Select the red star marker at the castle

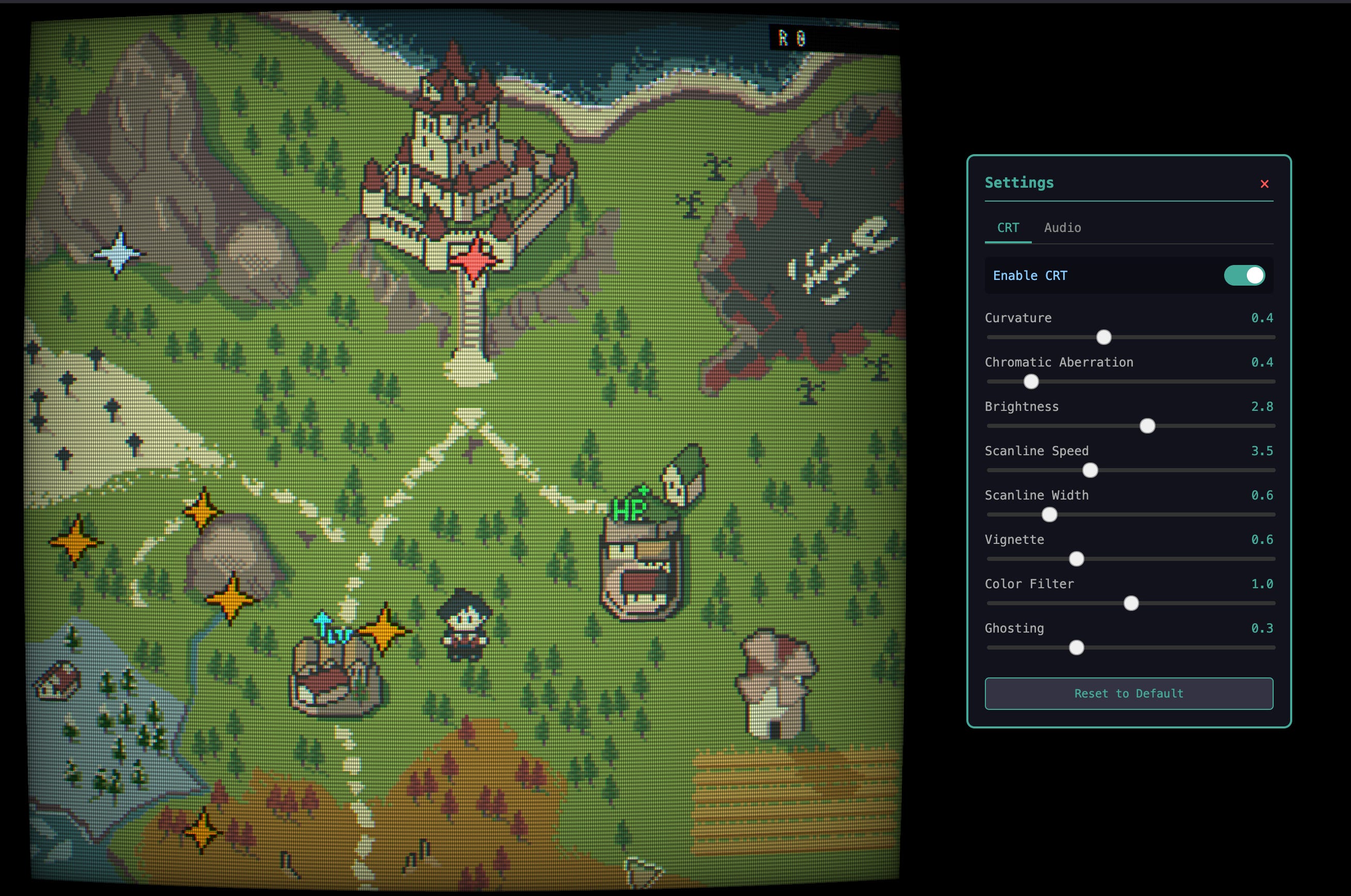point(474,260)
